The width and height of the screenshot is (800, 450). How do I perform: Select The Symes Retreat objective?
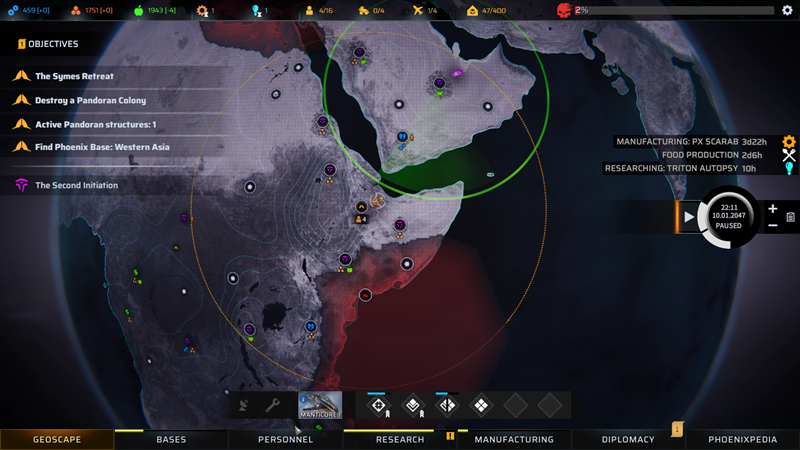point(75,76)
